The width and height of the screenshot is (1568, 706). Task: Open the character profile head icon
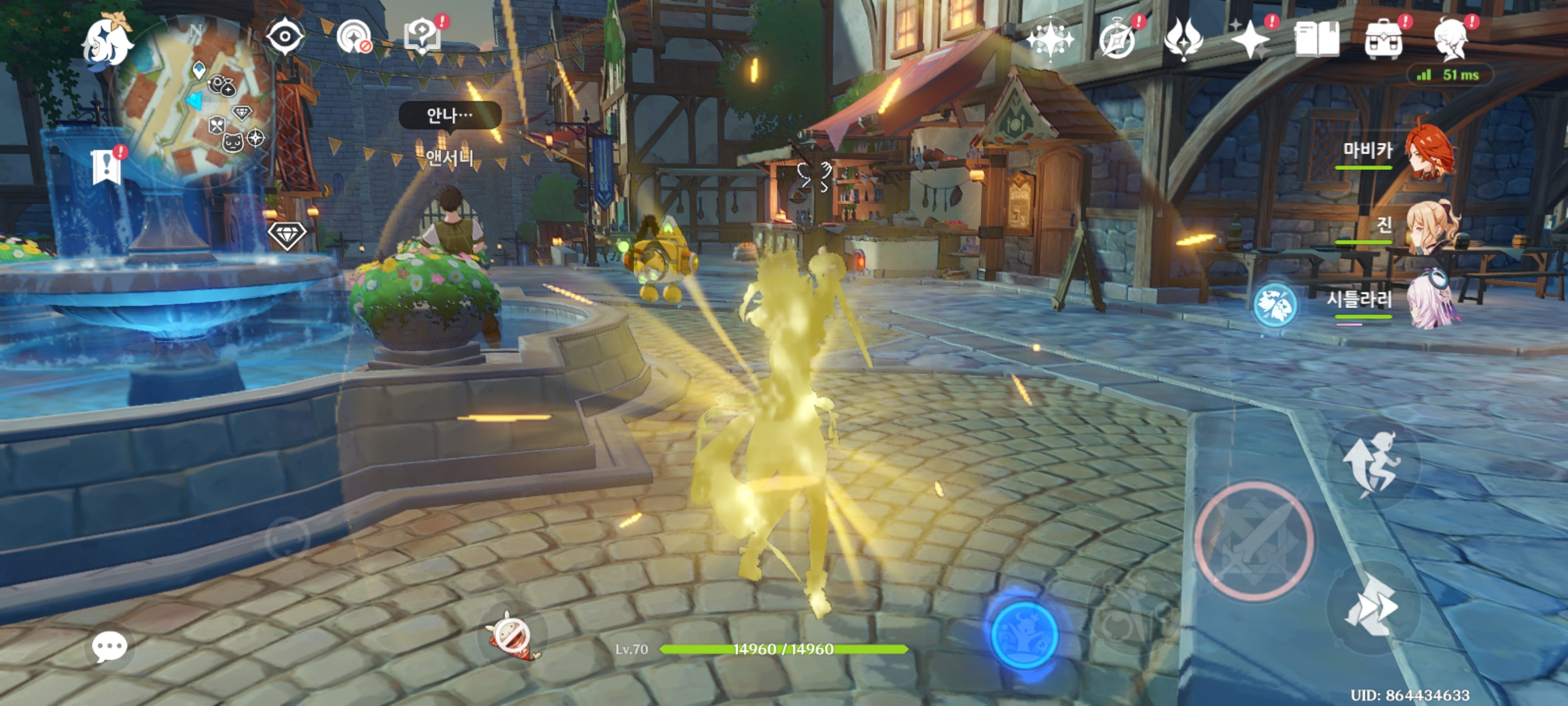[1452, 39]
